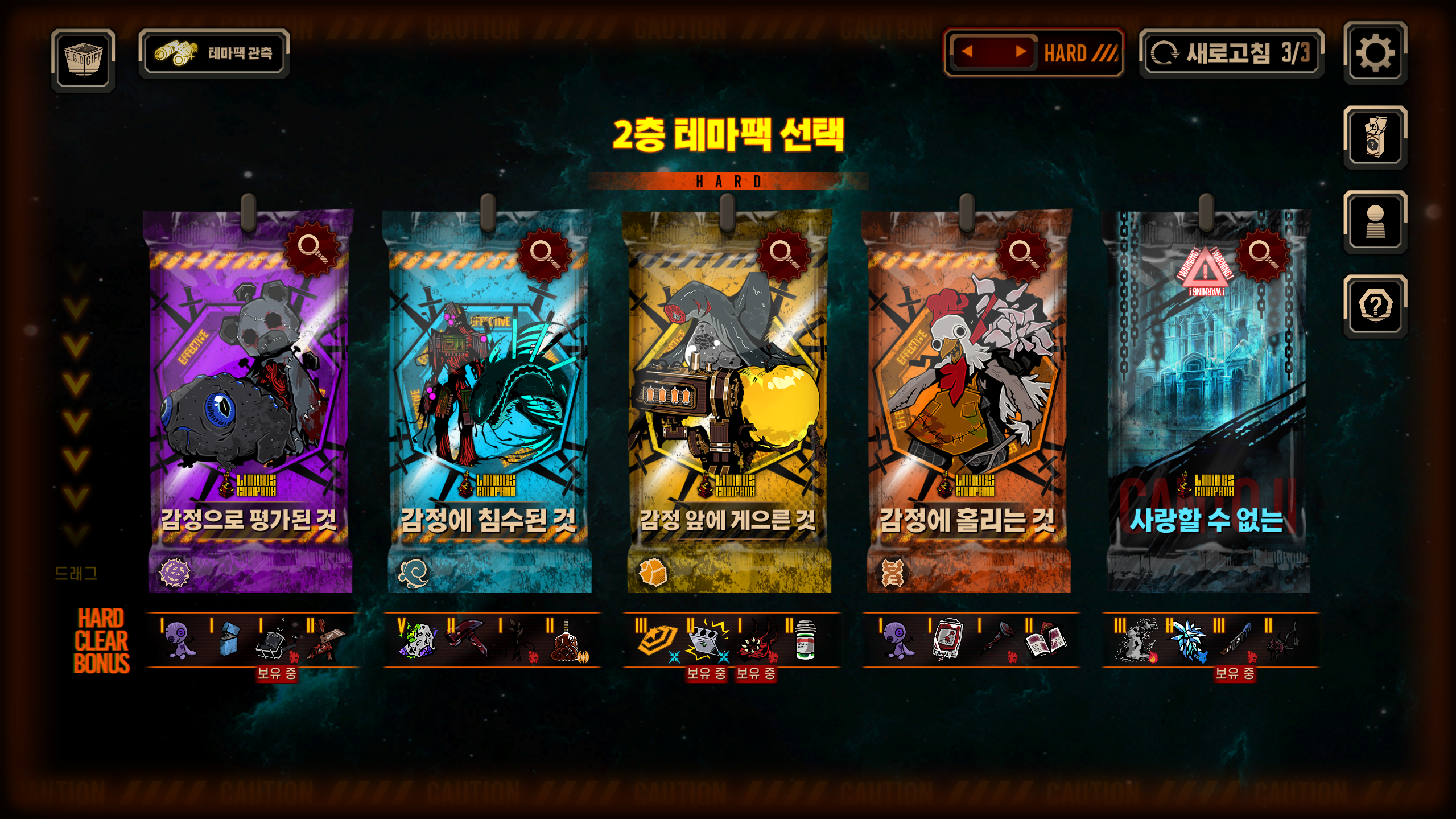1456x819 pixels.
Task: Open the character silhouette menu
Action: [x=1375, y=222]
